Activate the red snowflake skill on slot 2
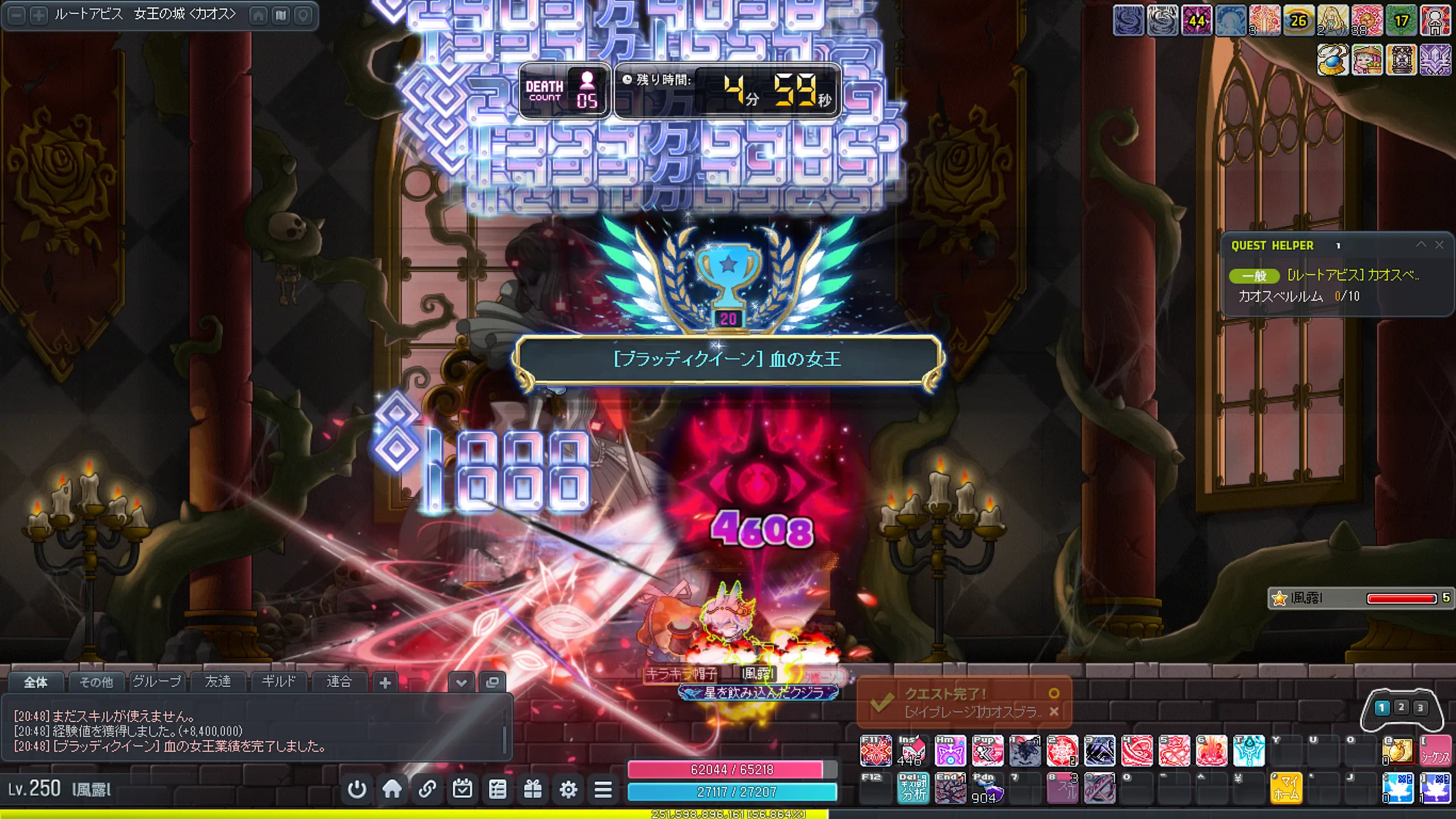The width and height of the screenshot is (1456, 819). (x=1062, y=751)
